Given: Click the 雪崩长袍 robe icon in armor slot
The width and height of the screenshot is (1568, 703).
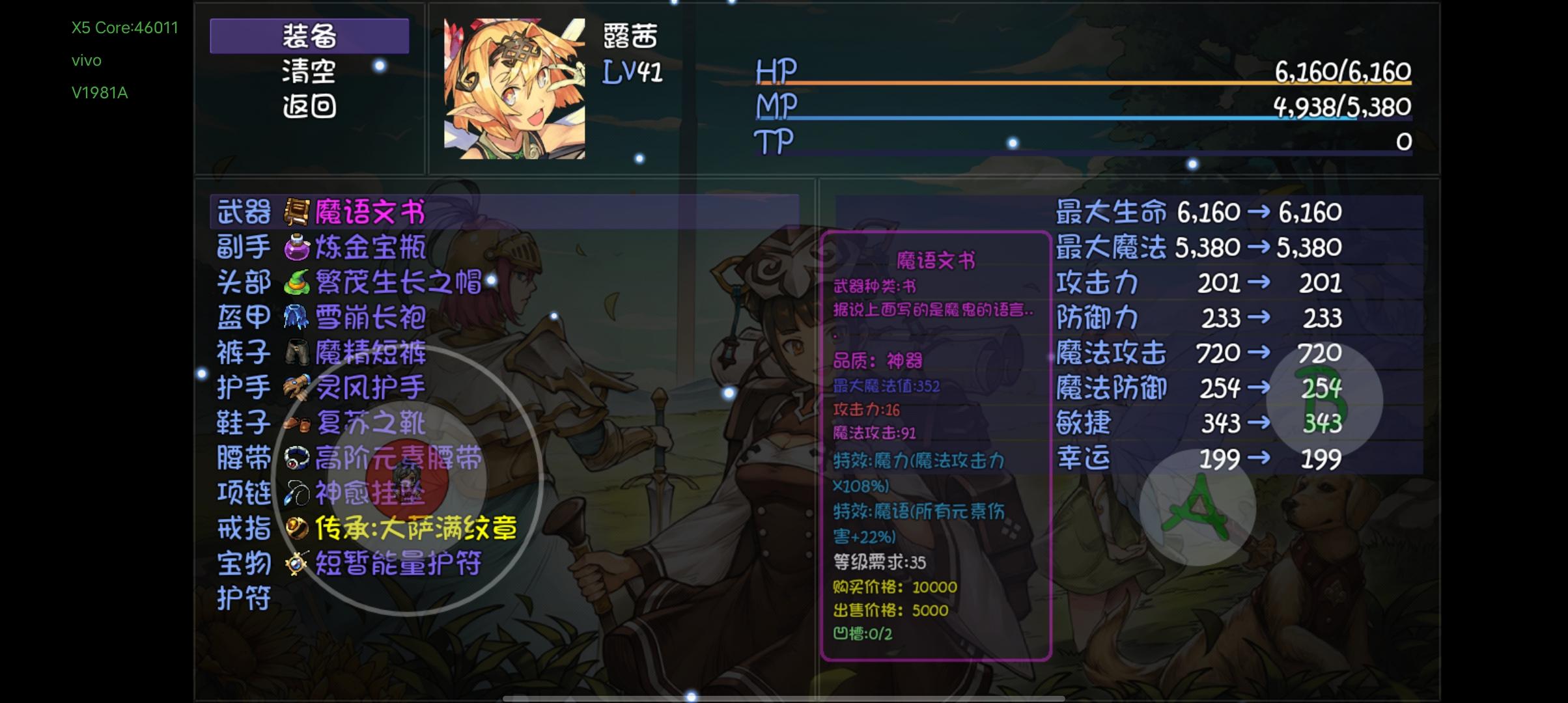Looking at the screenshot, I should [294, 318].
